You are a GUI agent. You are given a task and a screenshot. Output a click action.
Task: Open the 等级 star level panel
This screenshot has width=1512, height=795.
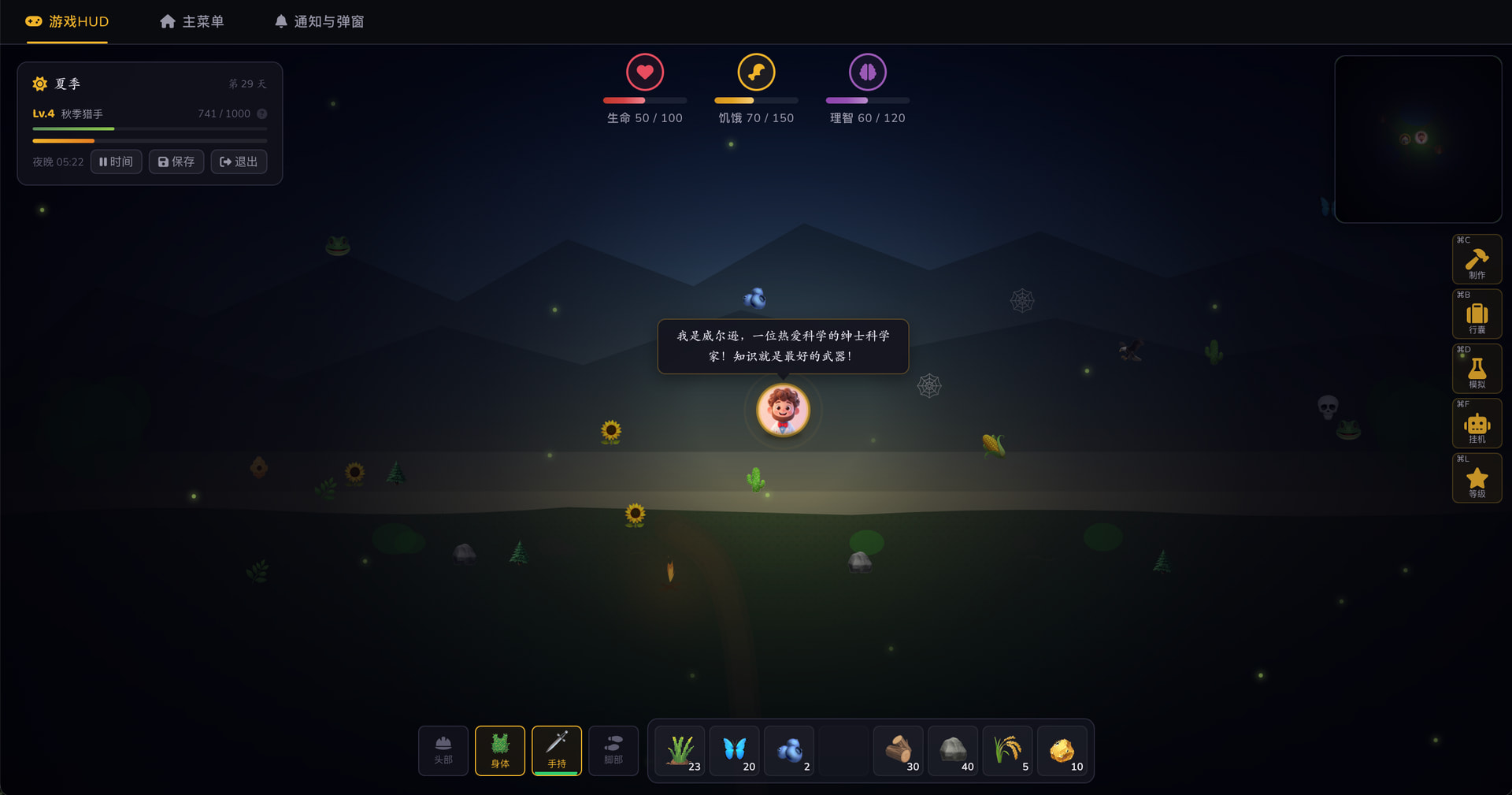1477,478
